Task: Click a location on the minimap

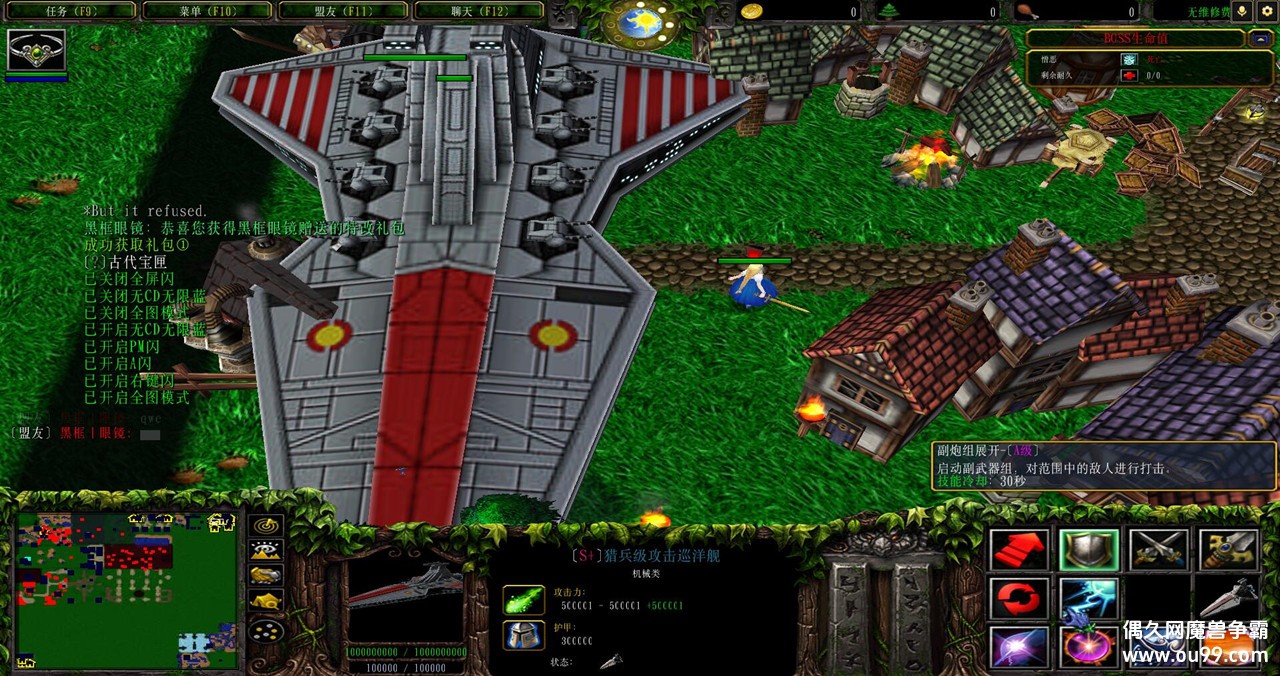Action: point(127,590)
